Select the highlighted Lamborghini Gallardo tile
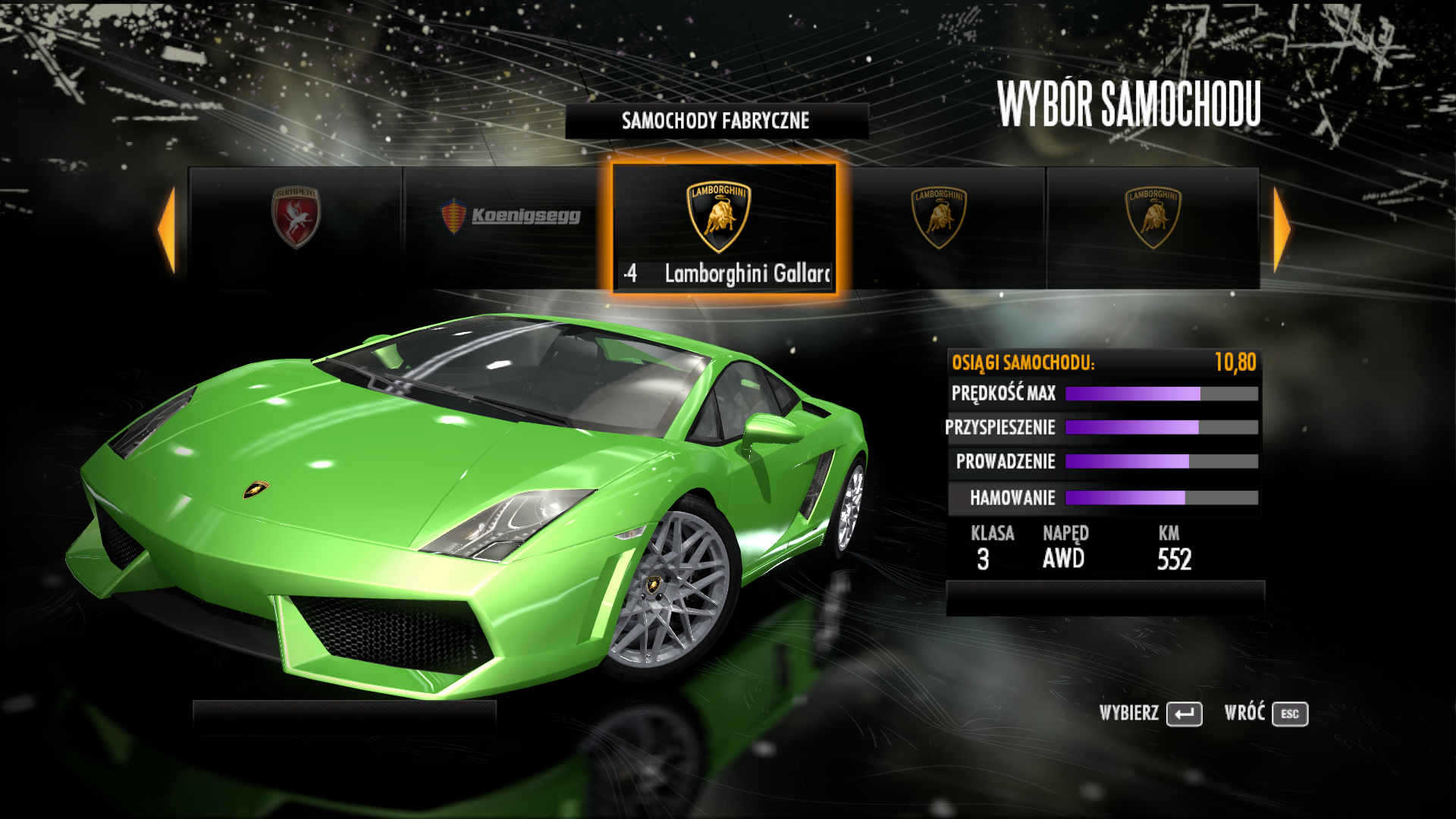 point(724,227)
